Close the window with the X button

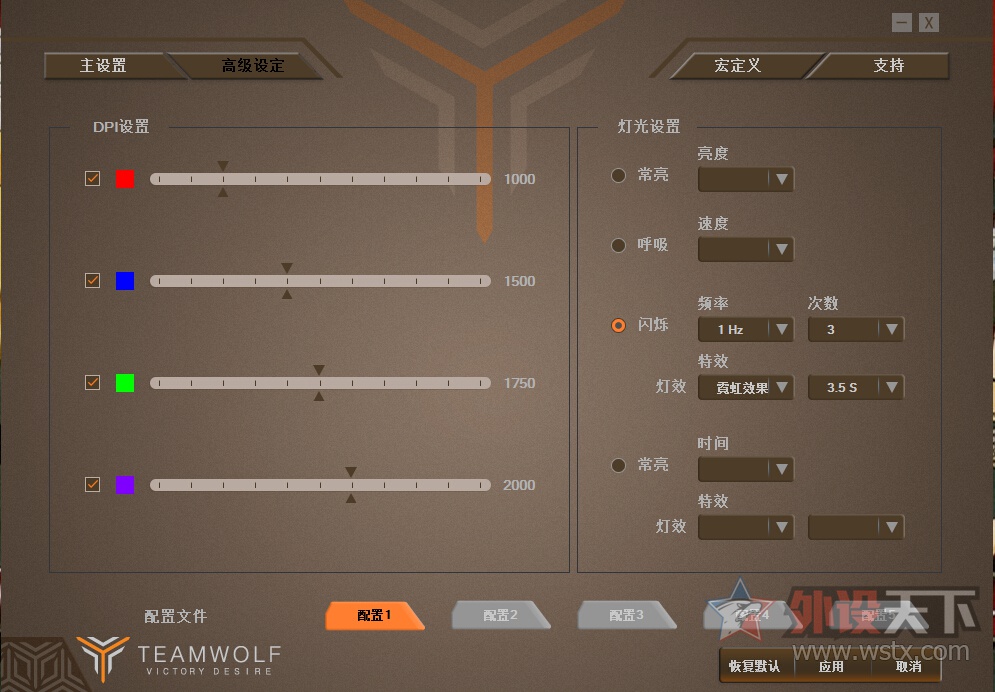pos(929,22)
